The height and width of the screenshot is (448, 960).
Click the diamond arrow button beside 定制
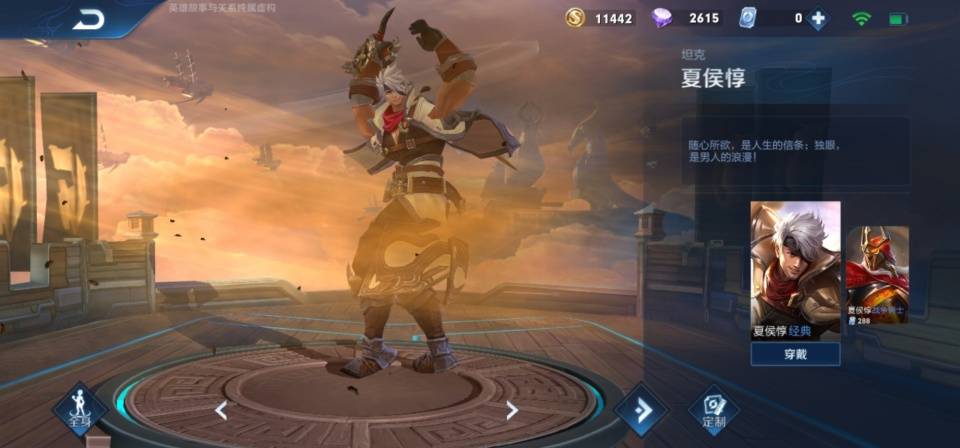point(640,410)
